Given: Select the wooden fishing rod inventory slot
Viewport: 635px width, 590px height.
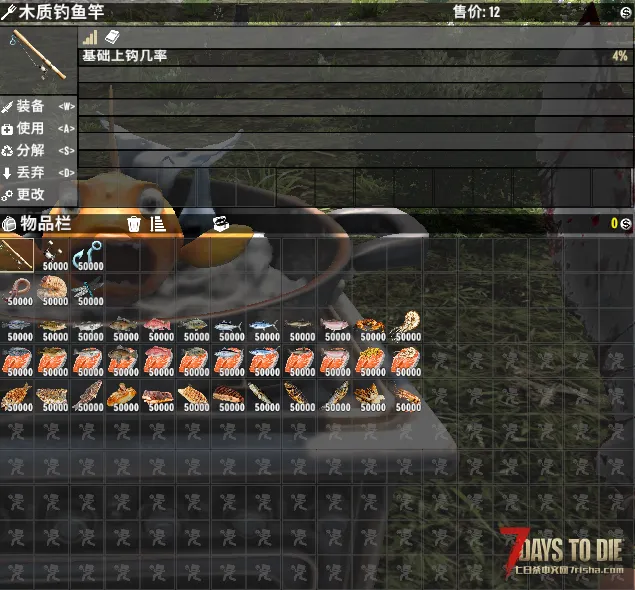Looking at the screenshot, I should point(17,255).
